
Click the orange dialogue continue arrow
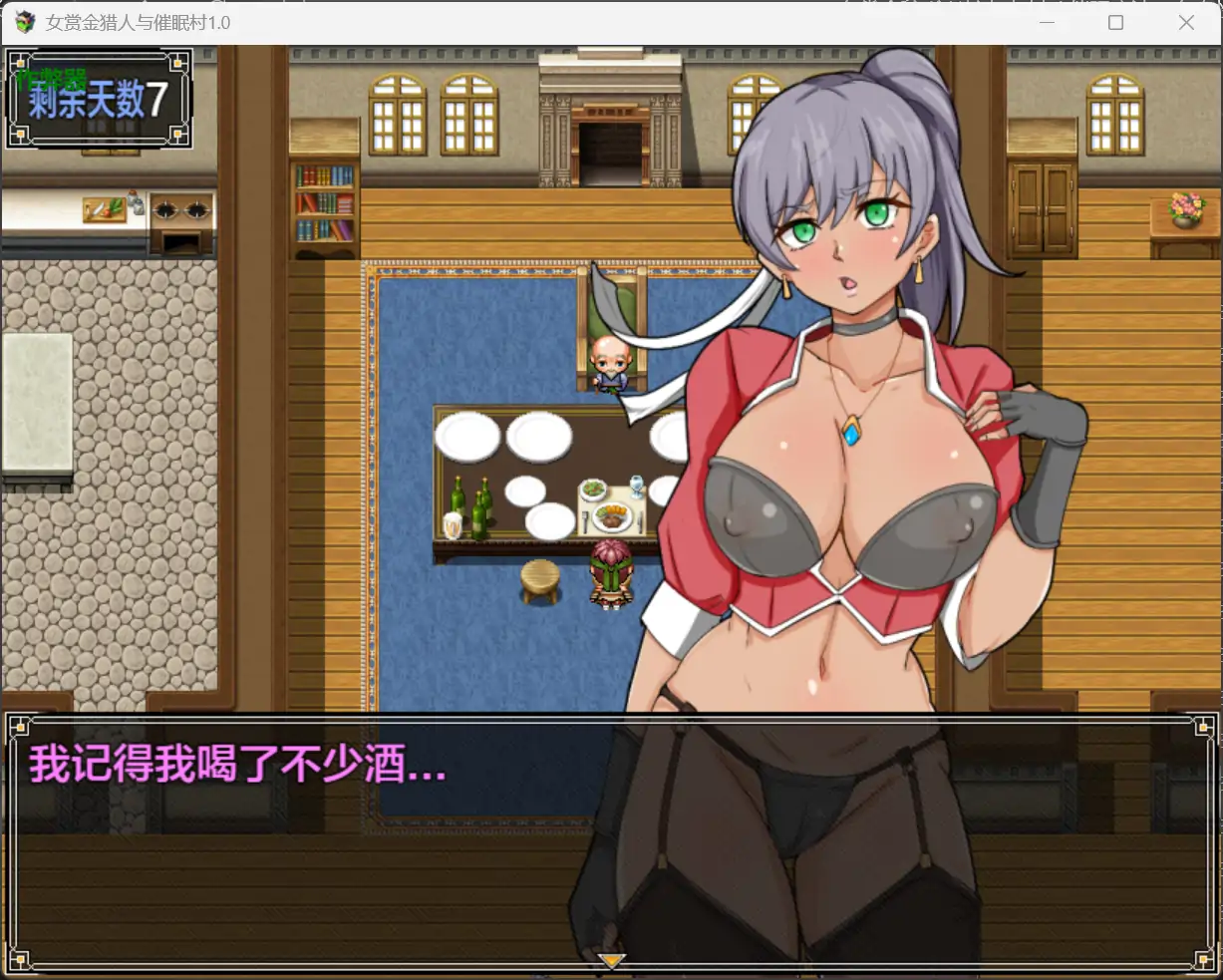click(x=611, y=961)
